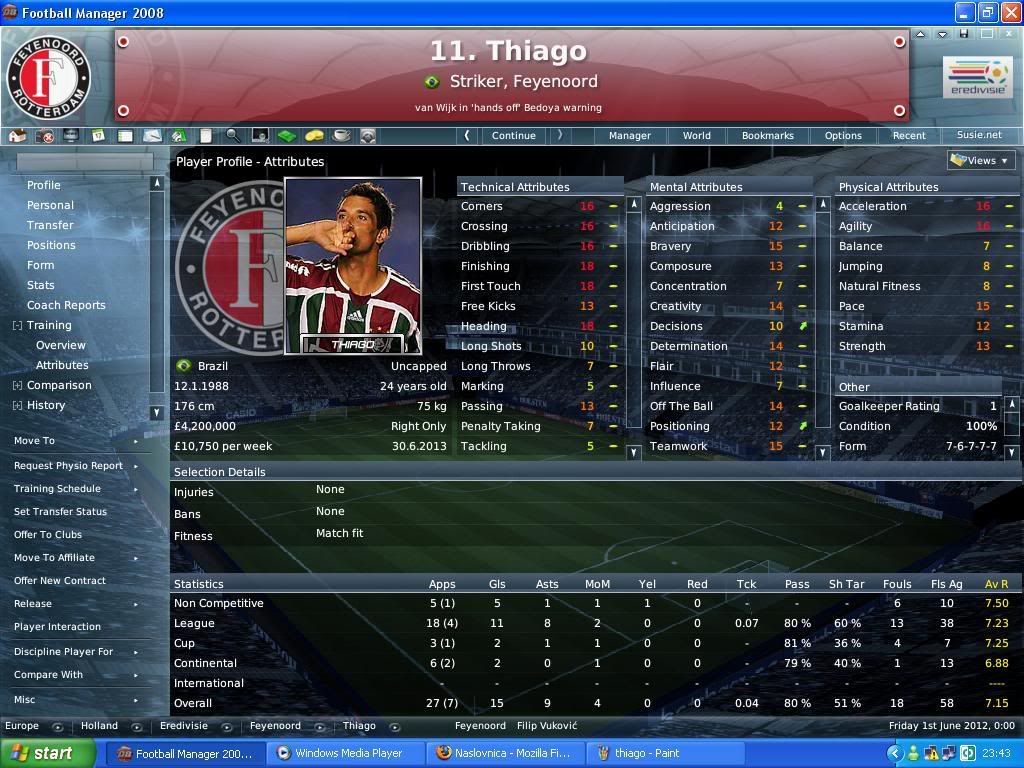Open the Eredivisie league logo
Image resolution: width=1024 pixels, height=768 pixels.
(977, 78)
